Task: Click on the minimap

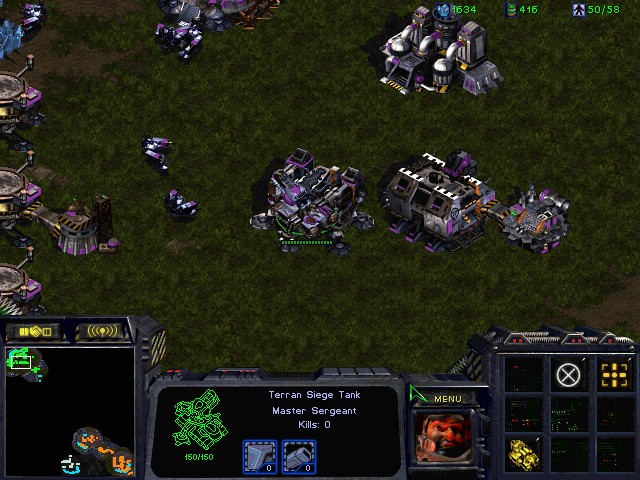Action: pos(68,411)
